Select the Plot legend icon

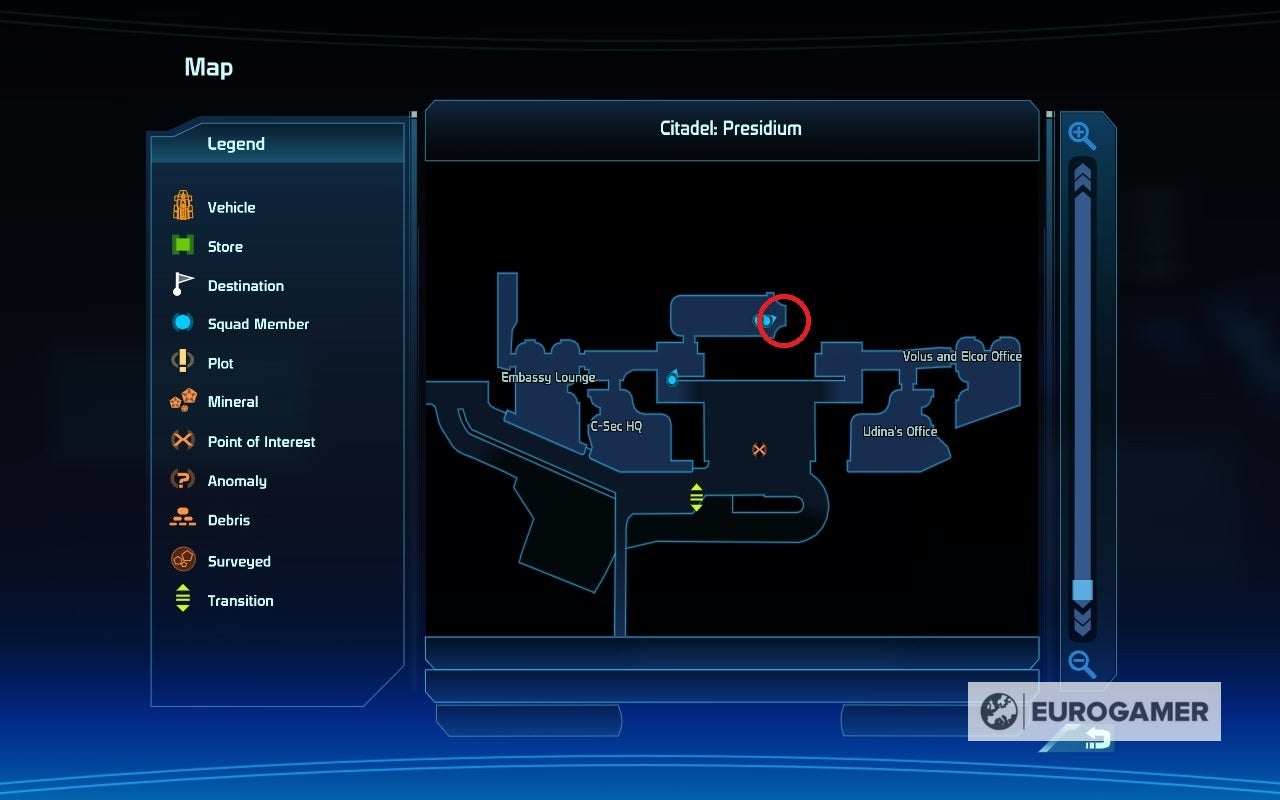tap(181, 361)
